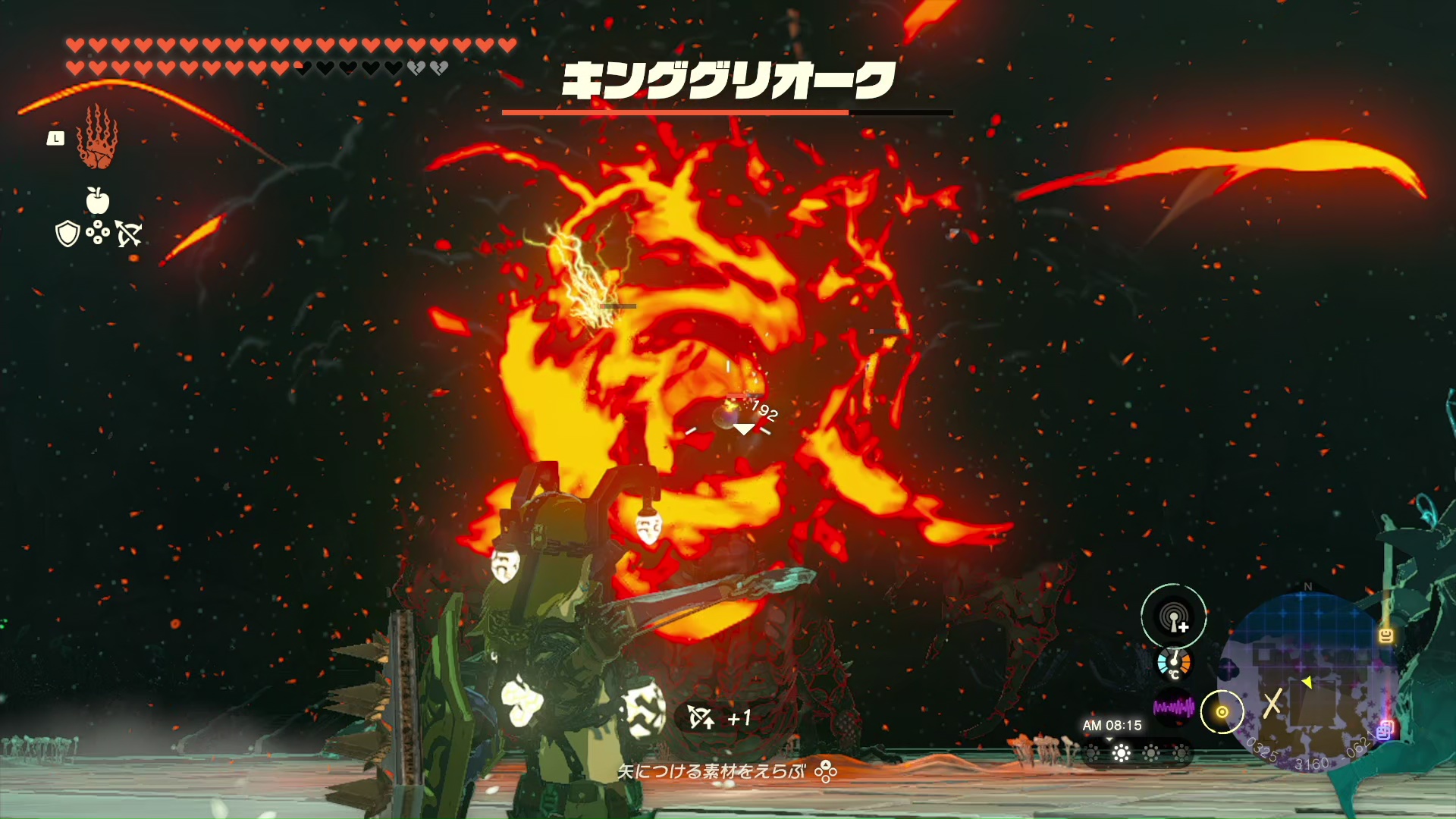The image size is (1456, 819).
Task: Check the temperature gauge dial
Action: (1173, 663)
